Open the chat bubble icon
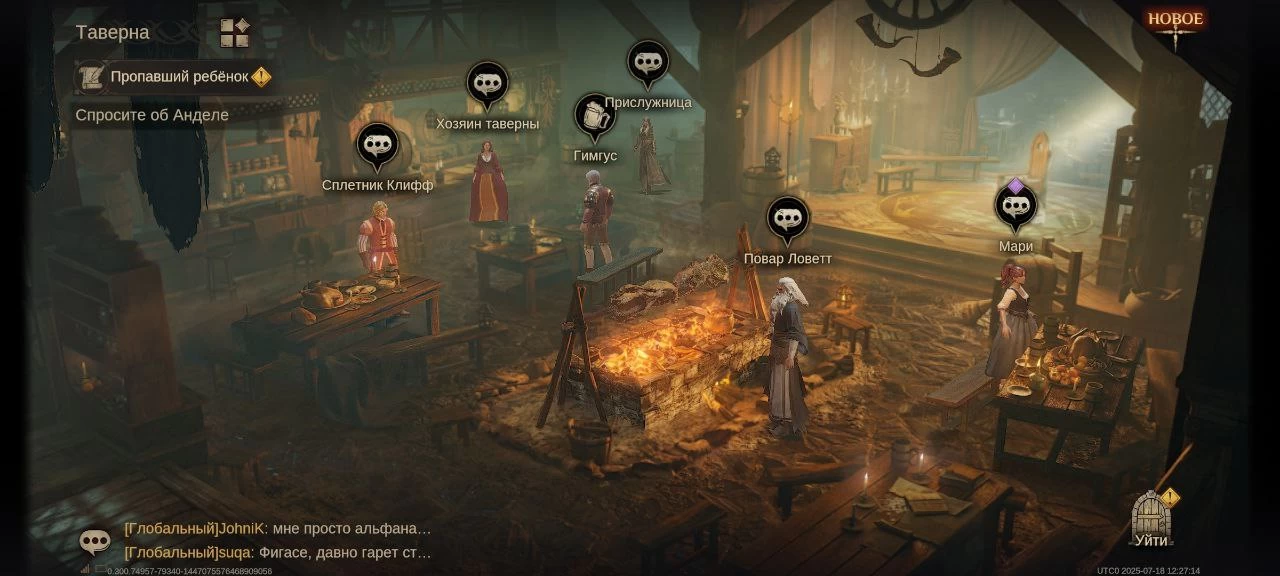Screen dimensions: 1280x576 point(95,541)
